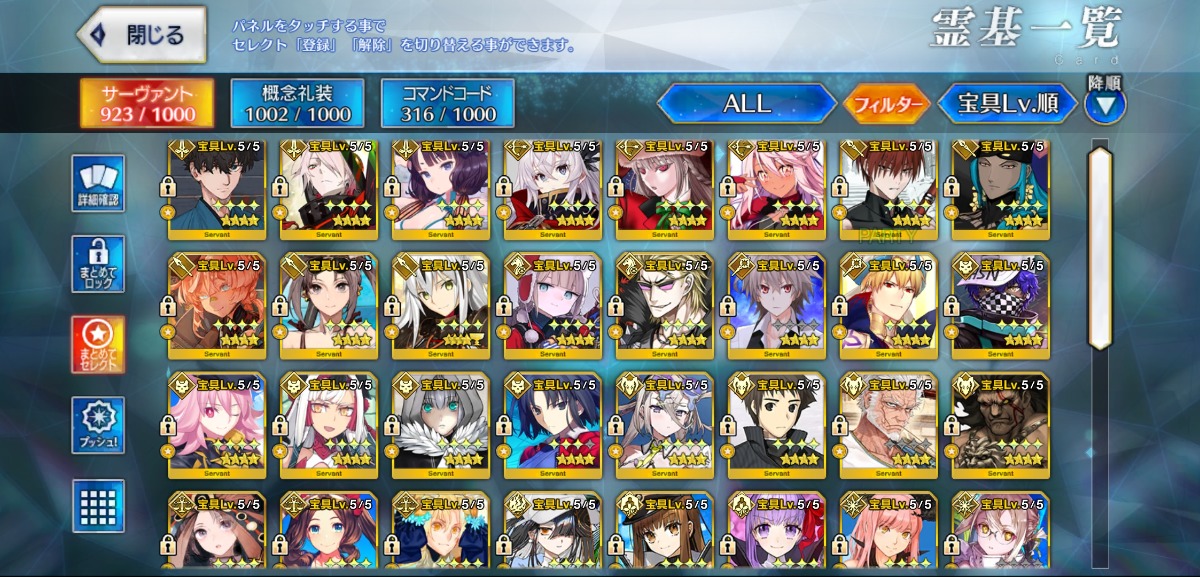1200x577 pixels.
Task: Change sort order via 宝具Lv.順 button
Action: [1006, 103]
